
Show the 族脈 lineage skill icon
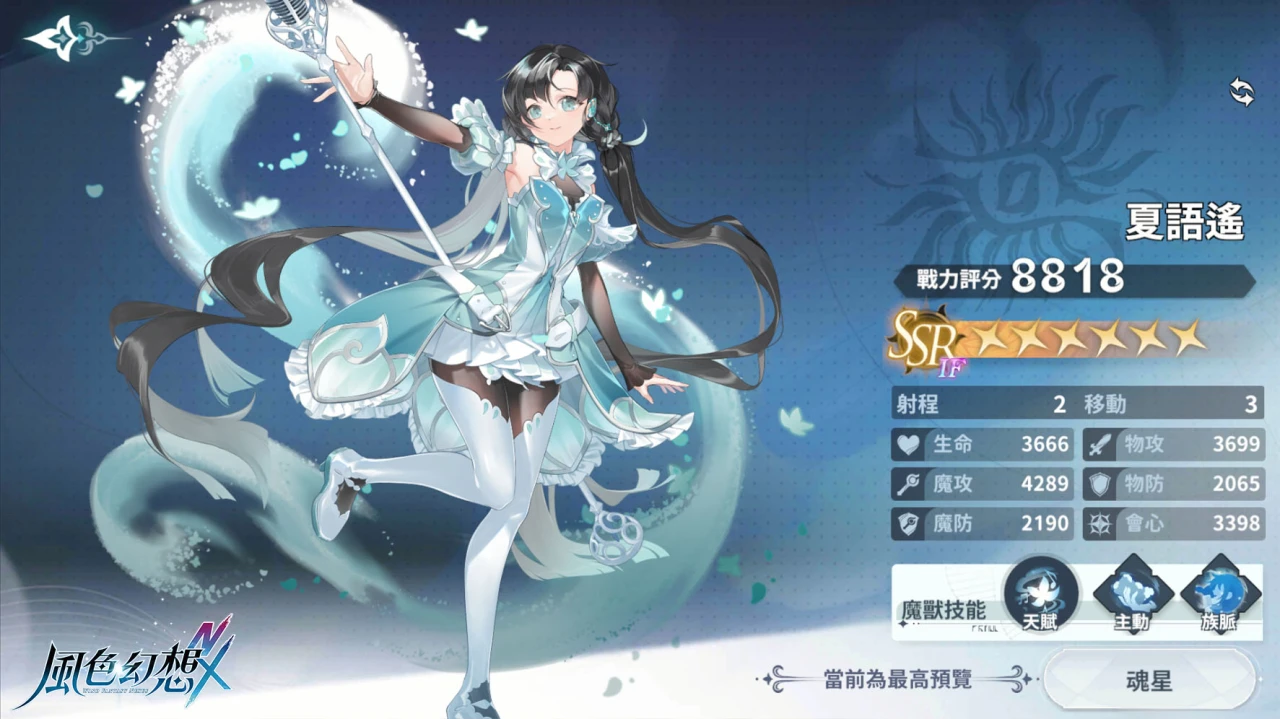click(x=1219, y=595)
